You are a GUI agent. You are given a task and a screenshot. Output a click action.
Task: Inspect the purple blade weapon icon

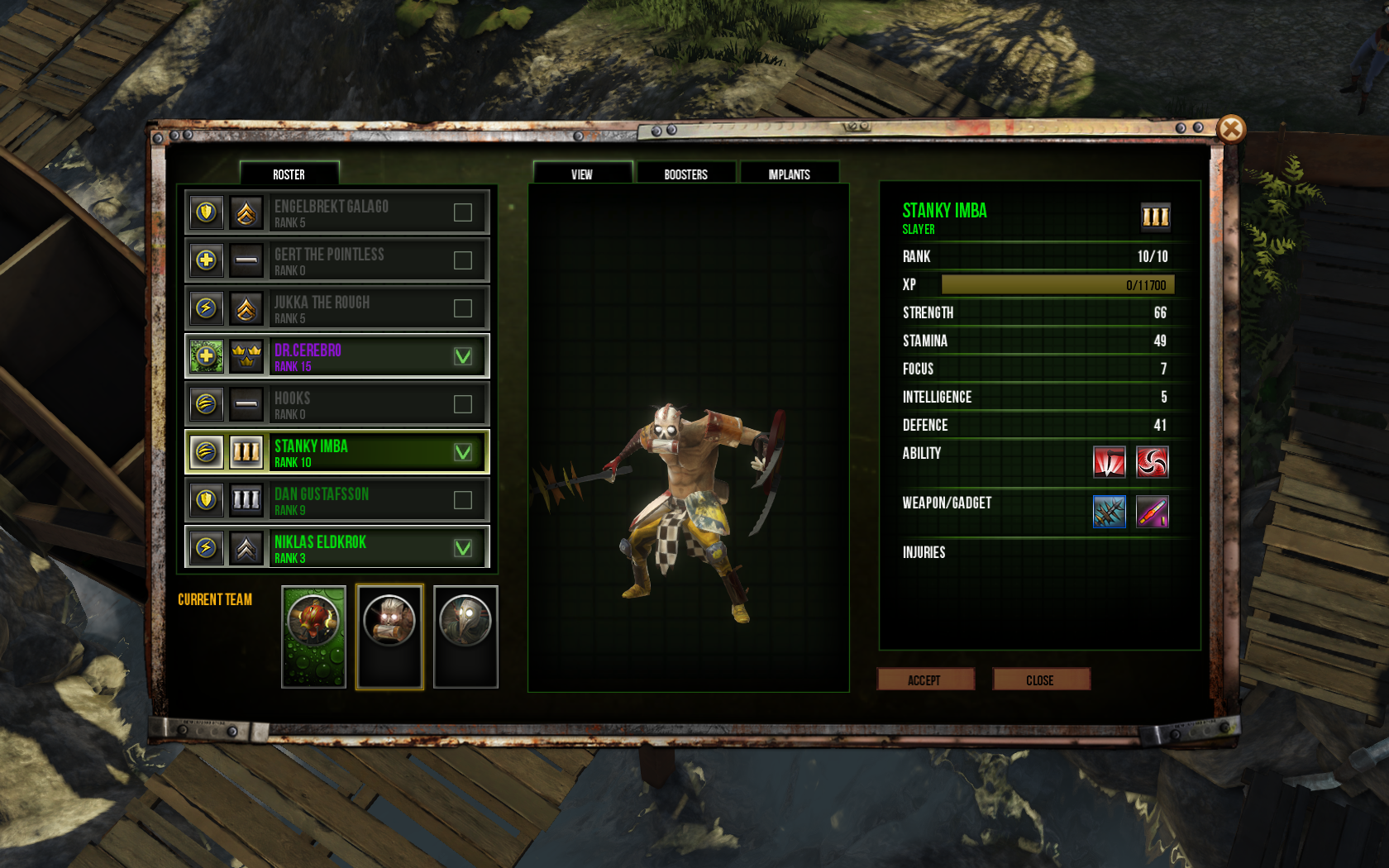coord(1152,512)
